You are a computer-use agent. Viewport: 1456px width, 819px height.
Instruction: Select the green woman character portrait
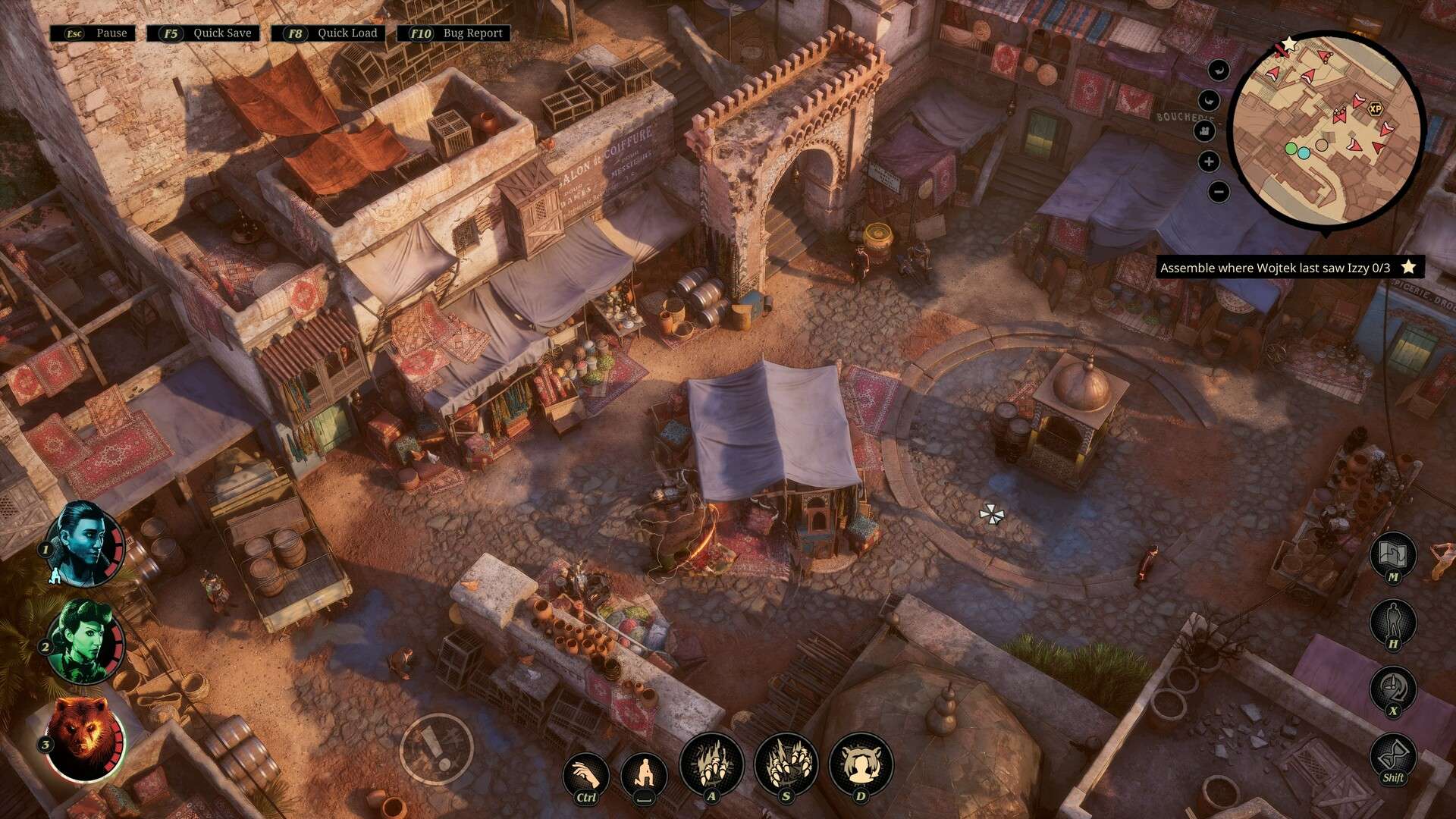[83, 642]
